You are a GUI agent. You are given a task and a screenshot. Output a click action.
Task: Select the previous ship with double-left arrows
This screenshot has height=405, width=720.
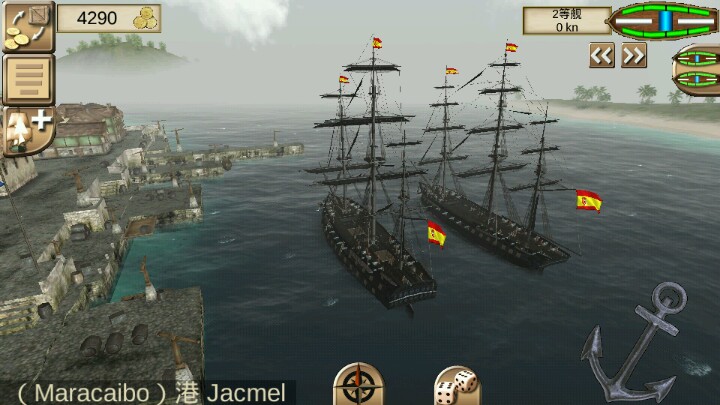click(x=601, y=56)
